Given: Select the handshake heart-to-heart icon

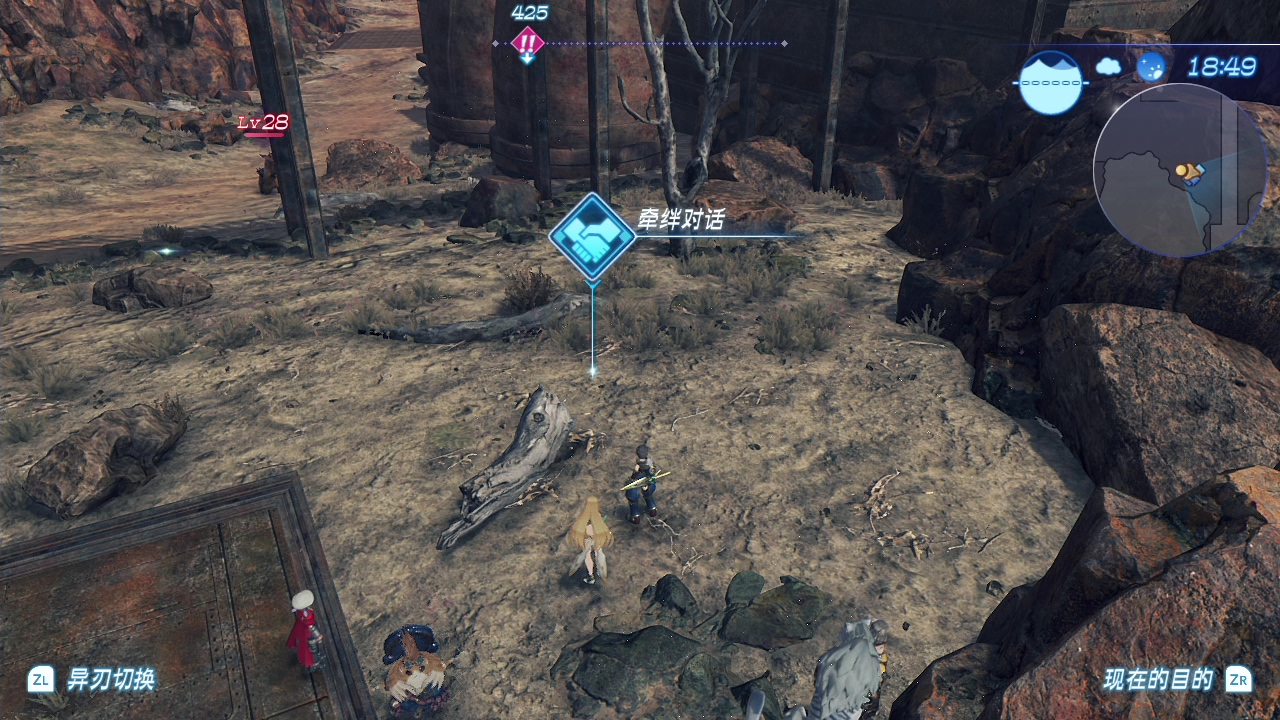Looking at the screenshot, I should [592, 237].
